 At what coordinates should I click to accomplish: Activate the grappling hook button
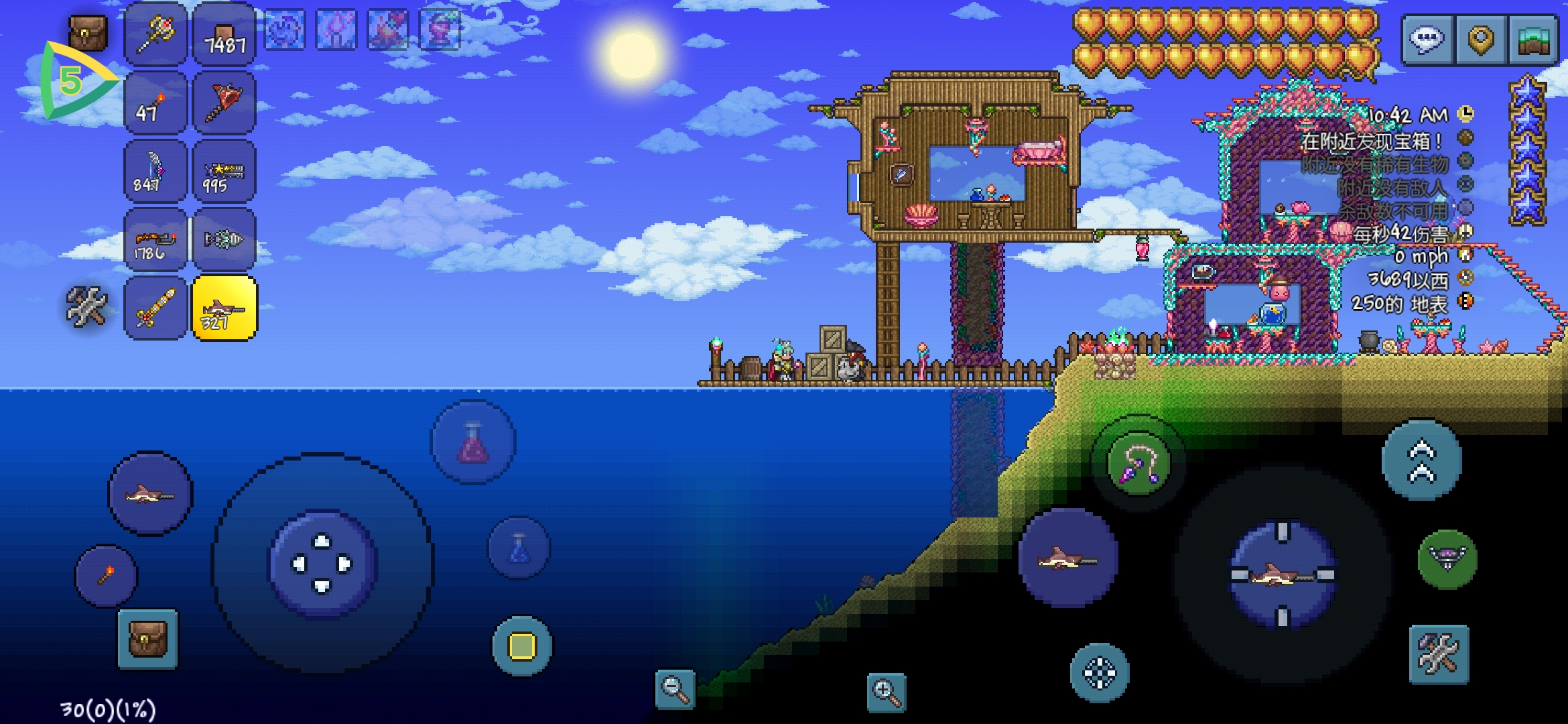[1138, 463]
